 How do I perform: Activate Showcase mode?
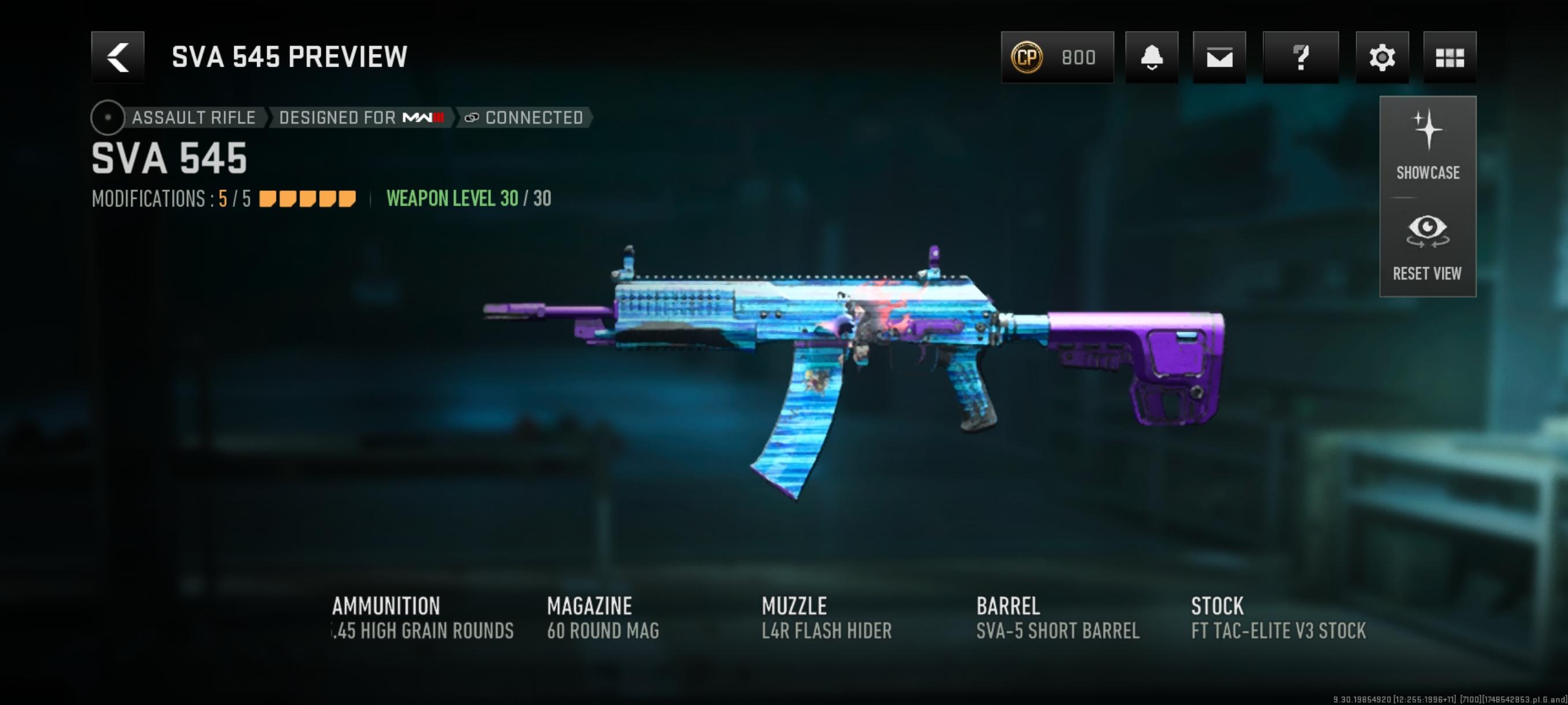(x=1428, y=146)
